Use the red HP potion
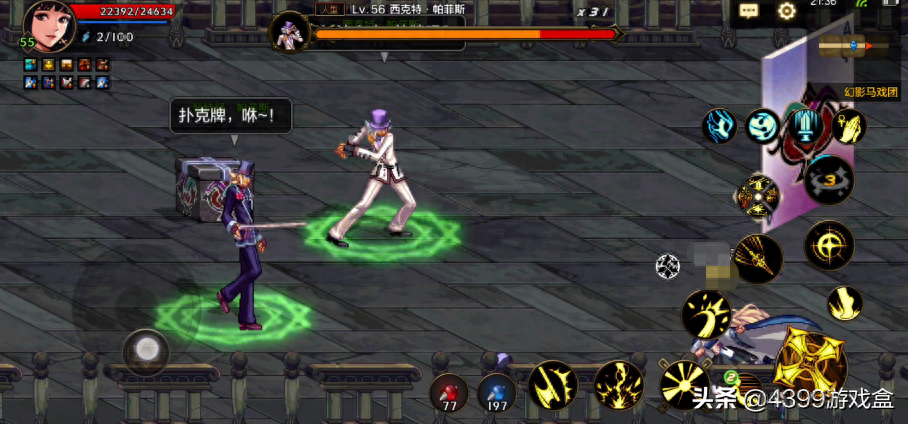 point(450,391)
